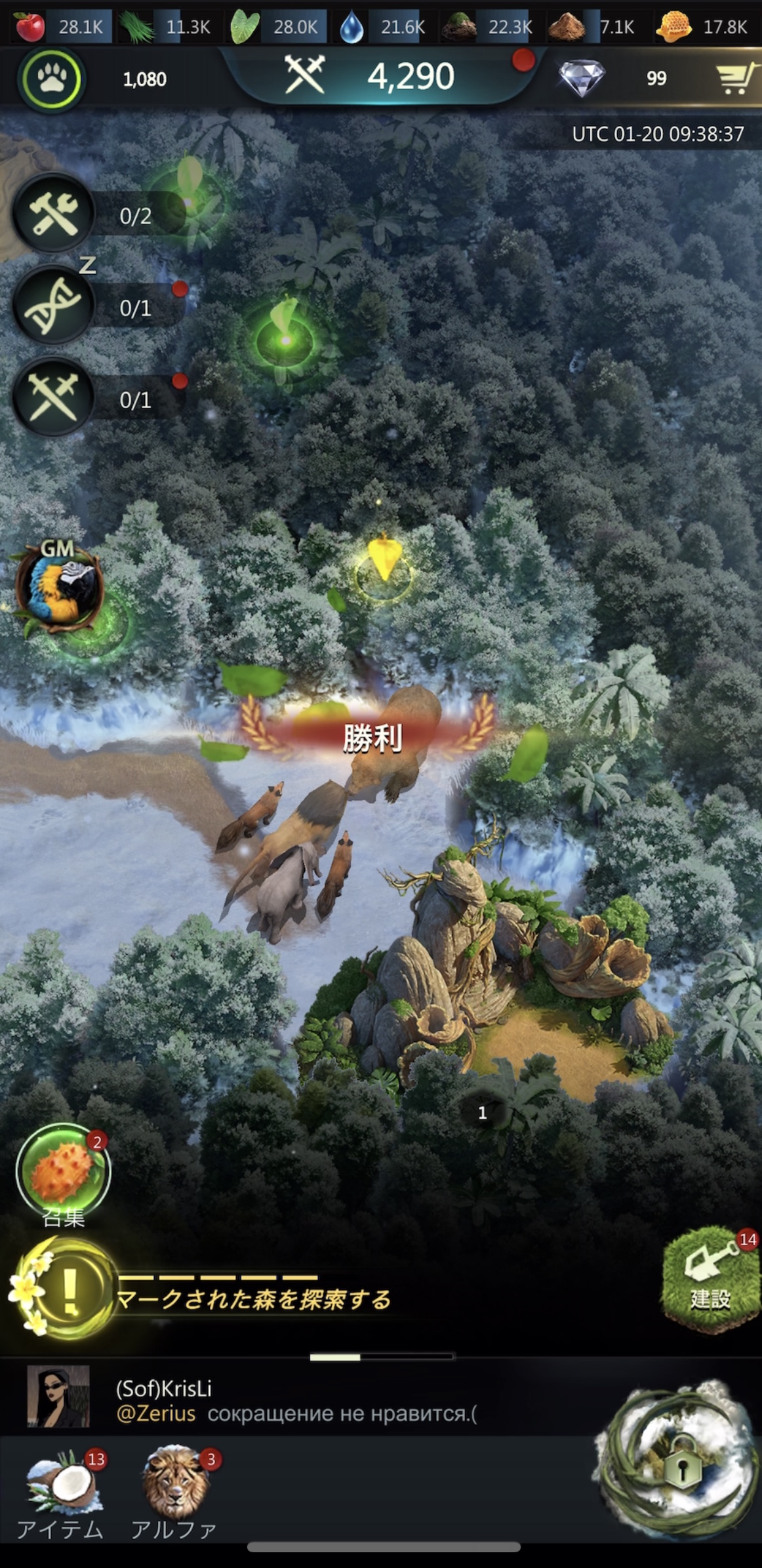
Task: Tap the diamond currency icon
Action: (x=581, y=78)
